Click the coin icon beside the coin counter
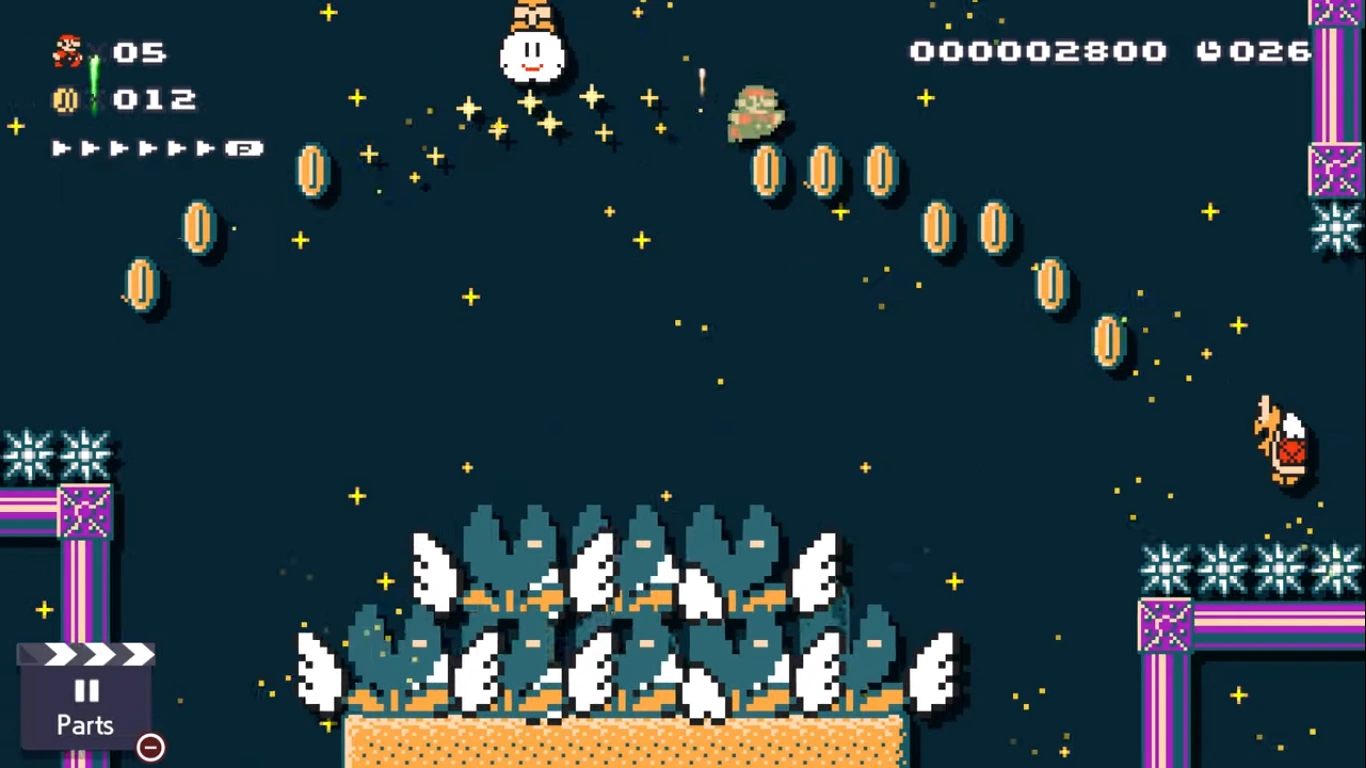Viewport: 1366px width, 768px height. (64, 99)
